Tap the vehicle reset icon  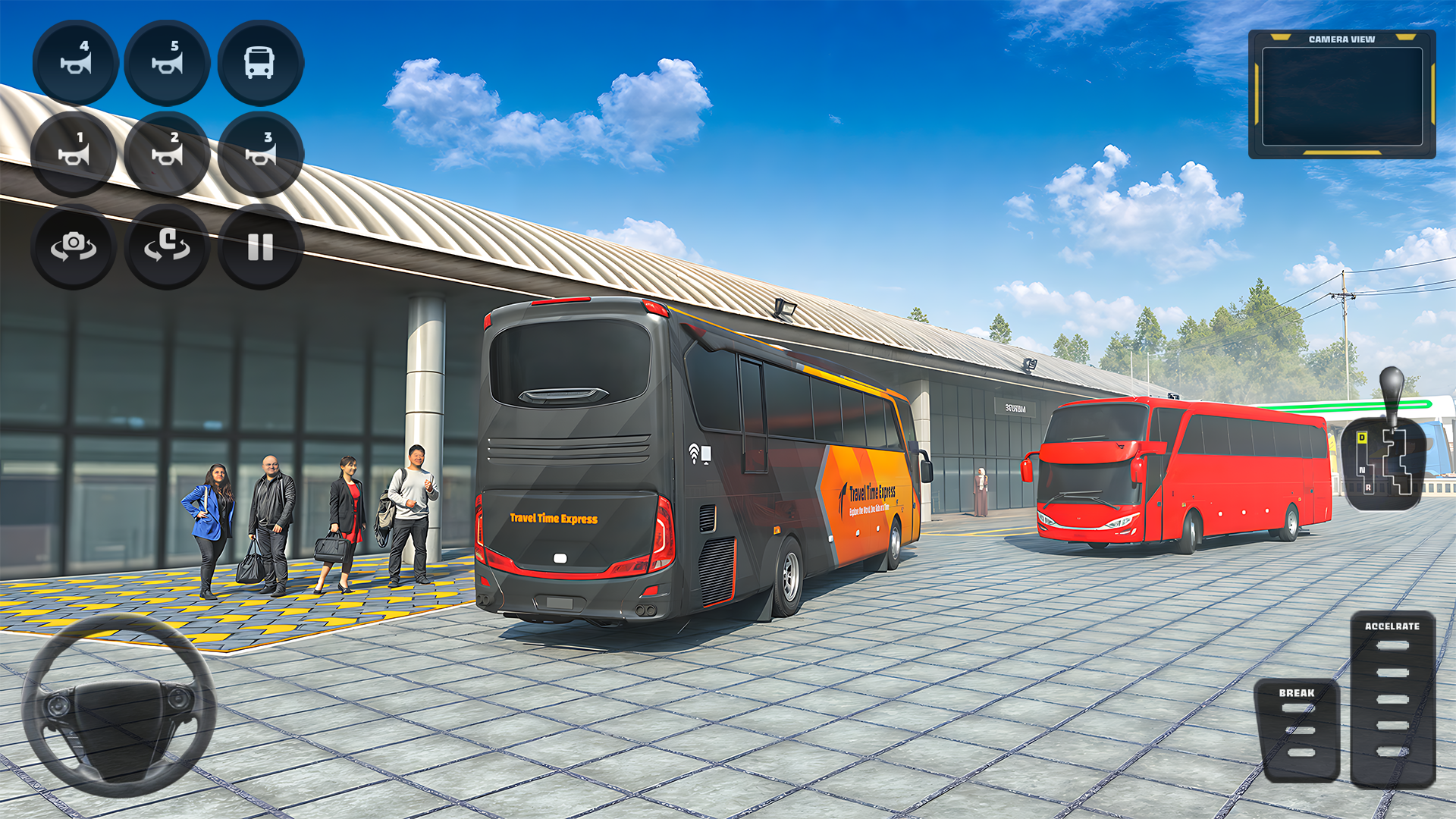166,246
